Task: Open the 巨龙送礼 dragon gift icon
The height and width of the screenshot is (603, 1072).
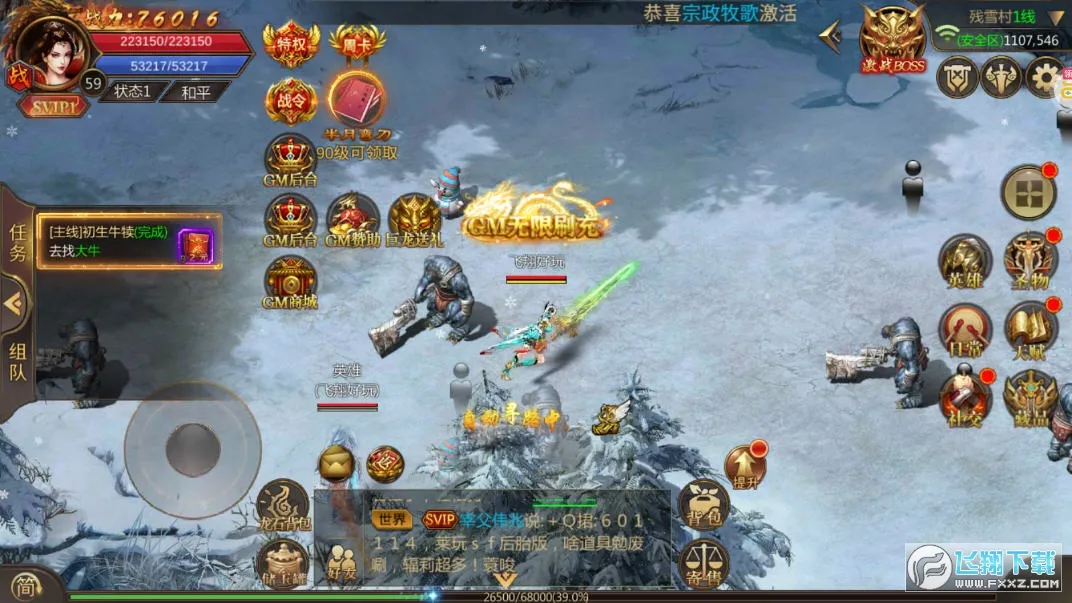Action: point(414,218)
